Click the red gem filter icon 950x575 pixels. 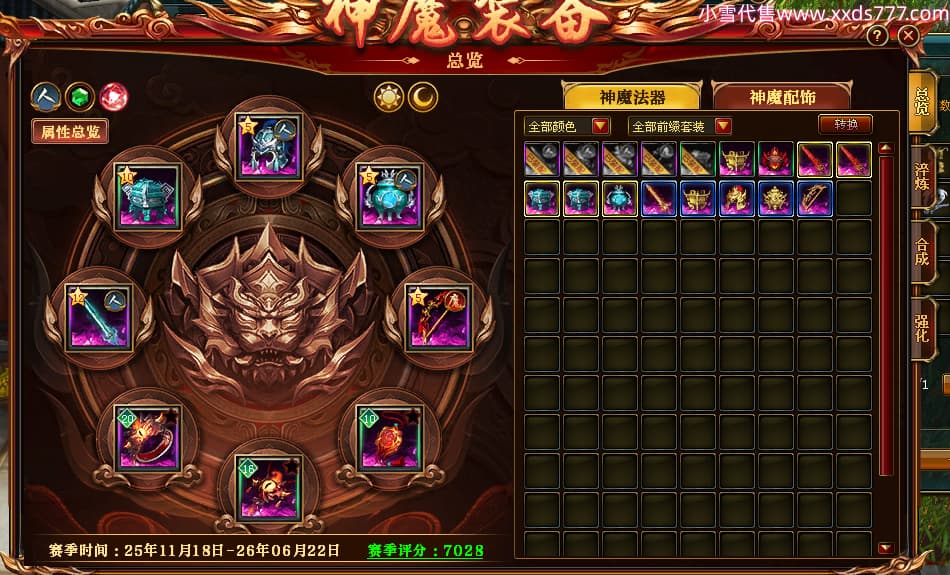click(113, 97)
